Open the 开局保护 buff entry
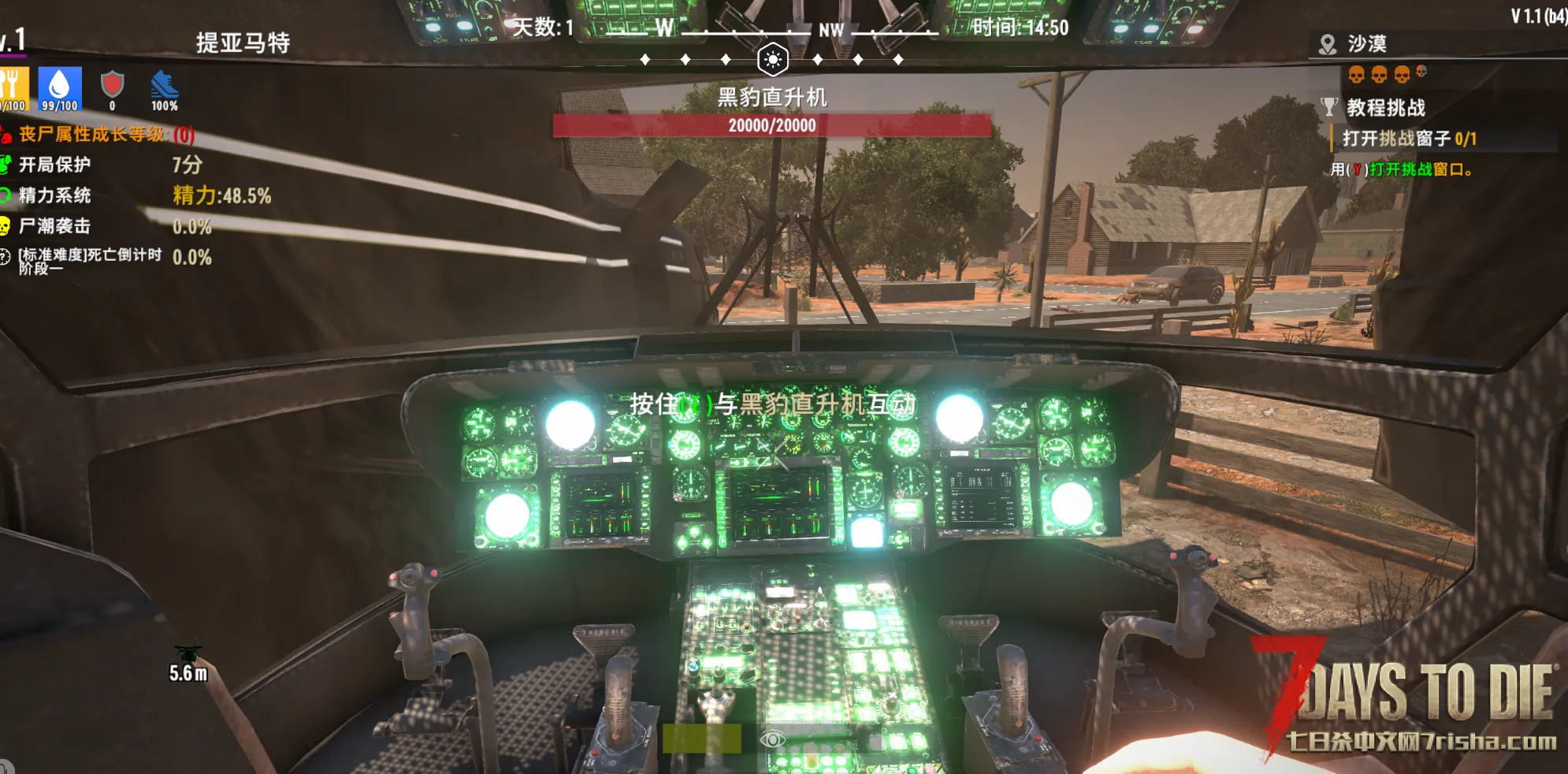 point(54,165)
